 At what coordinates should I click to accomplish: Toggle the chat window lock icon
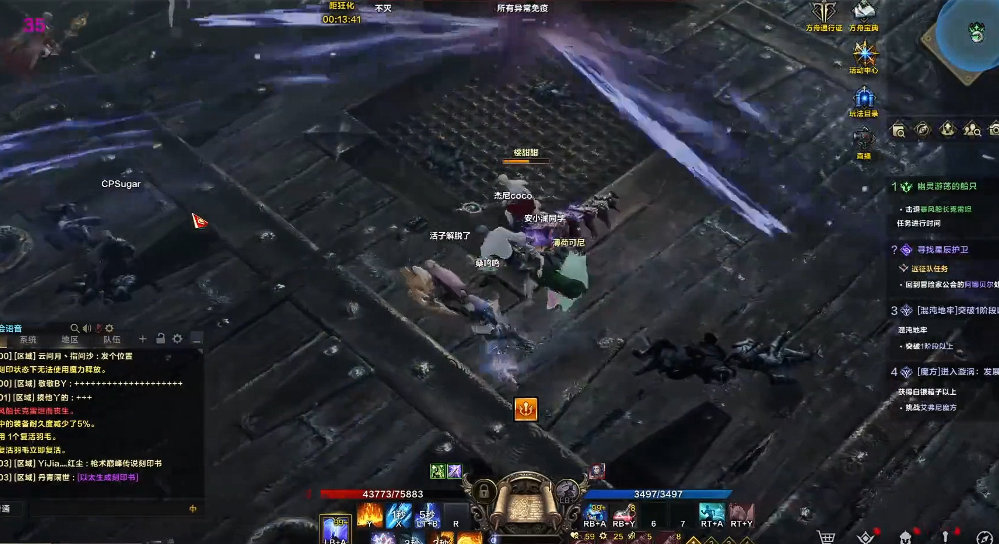click(x=160, y=339)
